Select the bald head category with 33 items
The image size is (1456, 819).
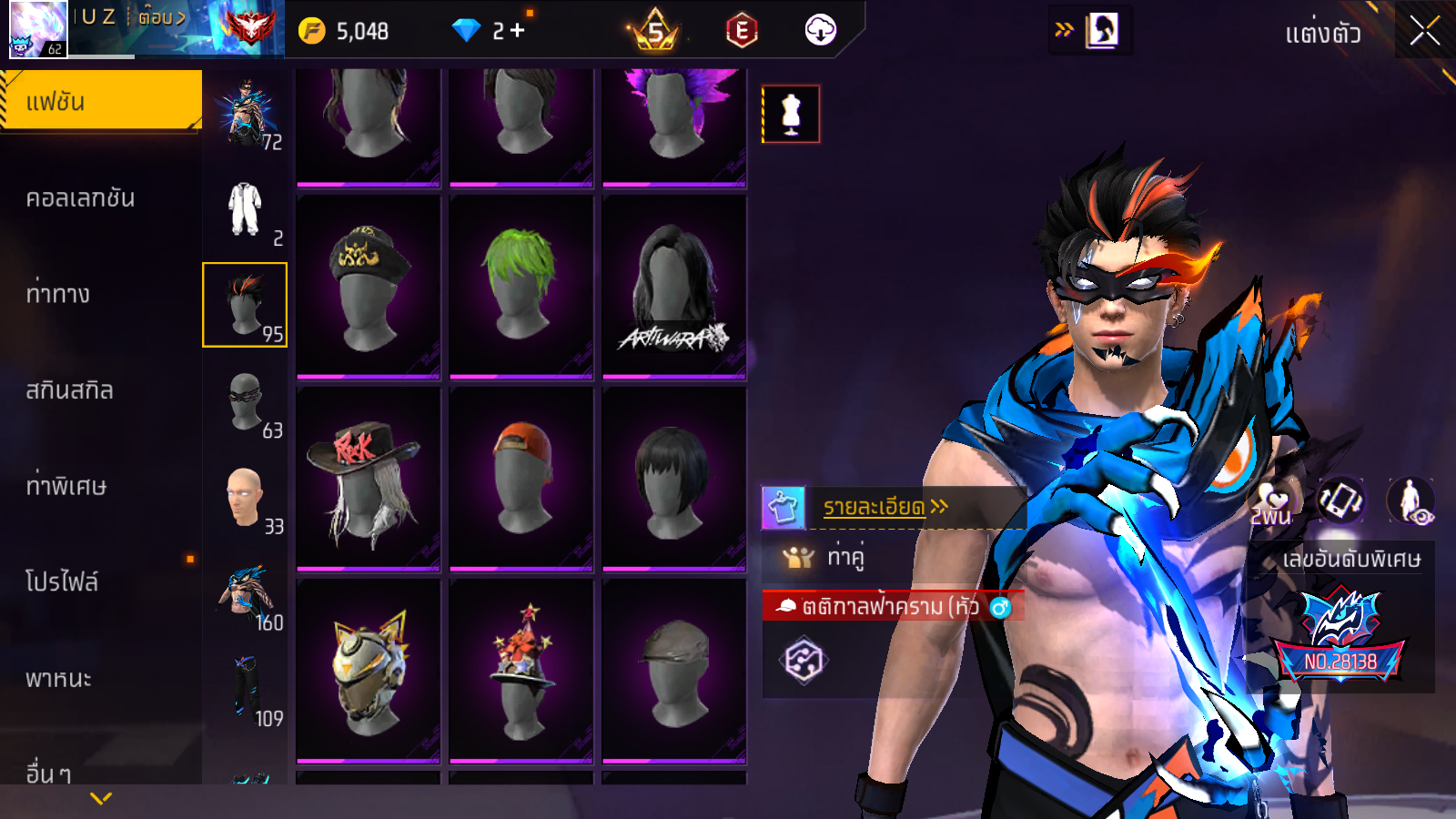coord(245,498)
